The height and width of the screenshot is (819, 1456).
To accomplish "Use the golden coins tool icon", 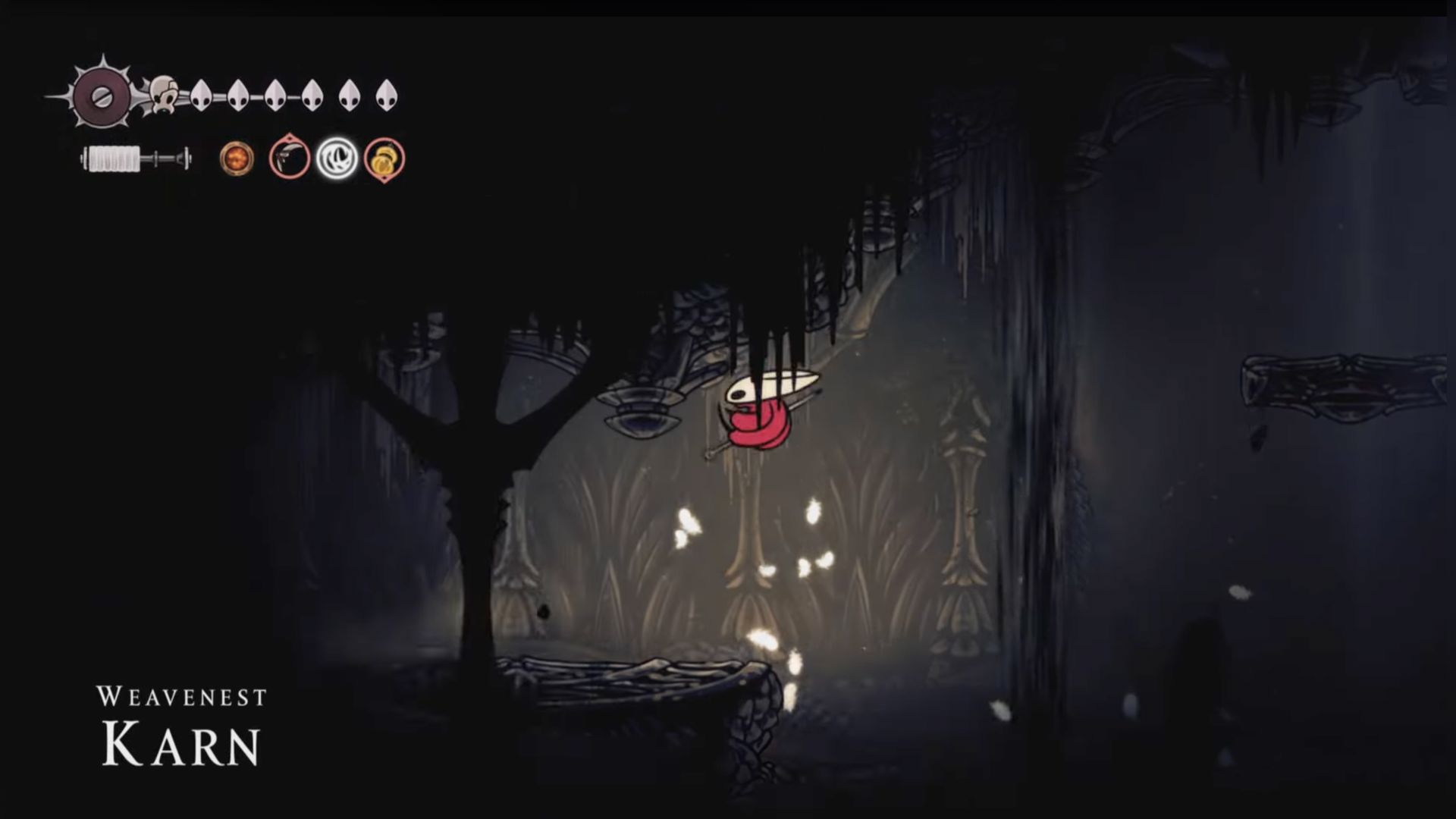I will coord(384,159).
